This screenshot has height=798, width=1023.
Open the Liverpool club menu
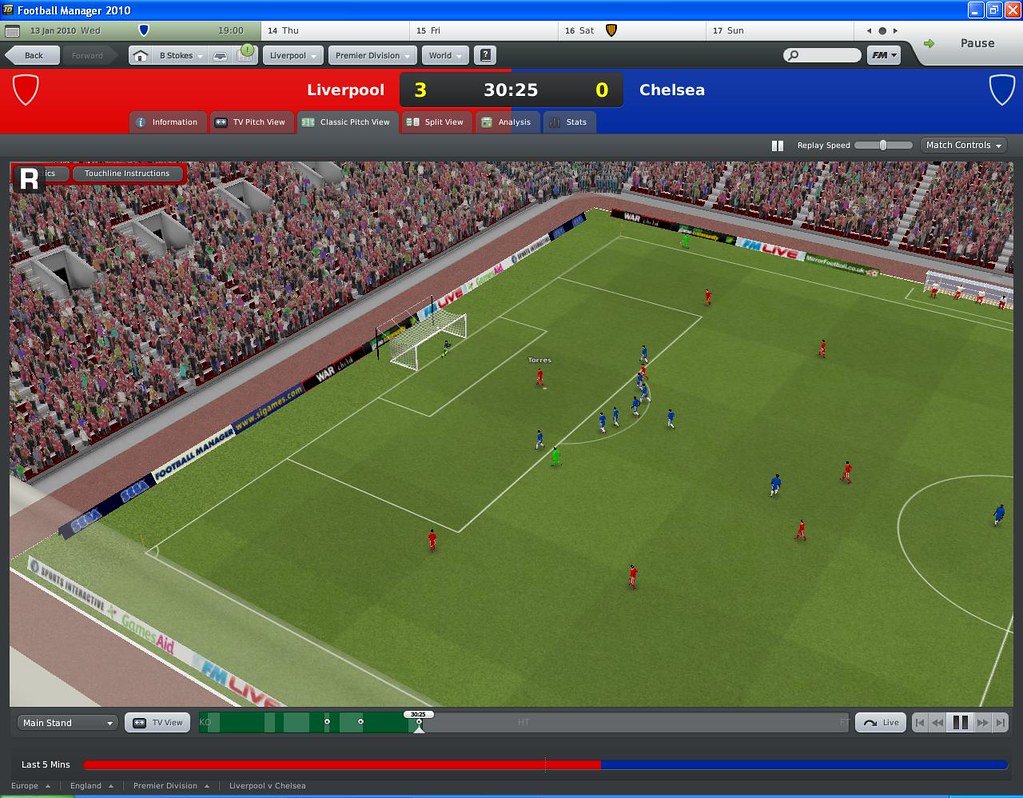[x=294, y=56]
